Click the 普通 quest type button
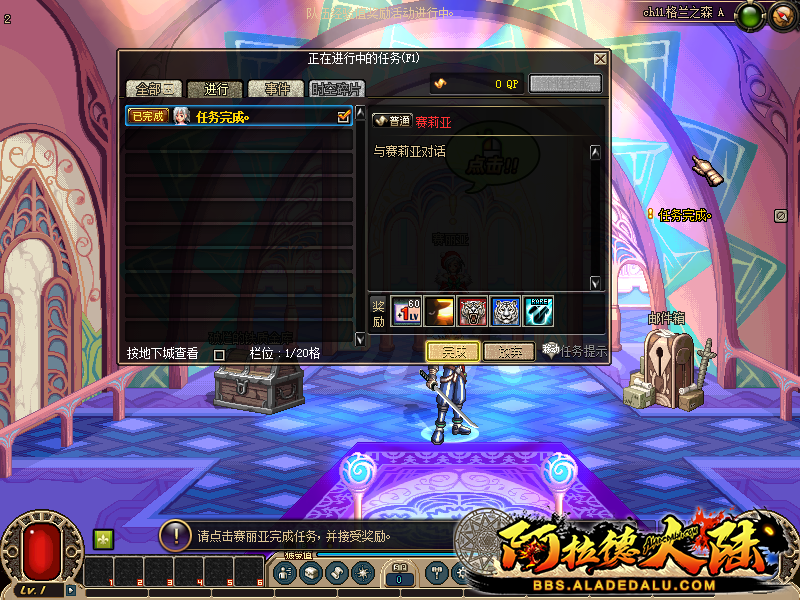The width and height of the screenshot is (800, 600). (x=392, y=121)
